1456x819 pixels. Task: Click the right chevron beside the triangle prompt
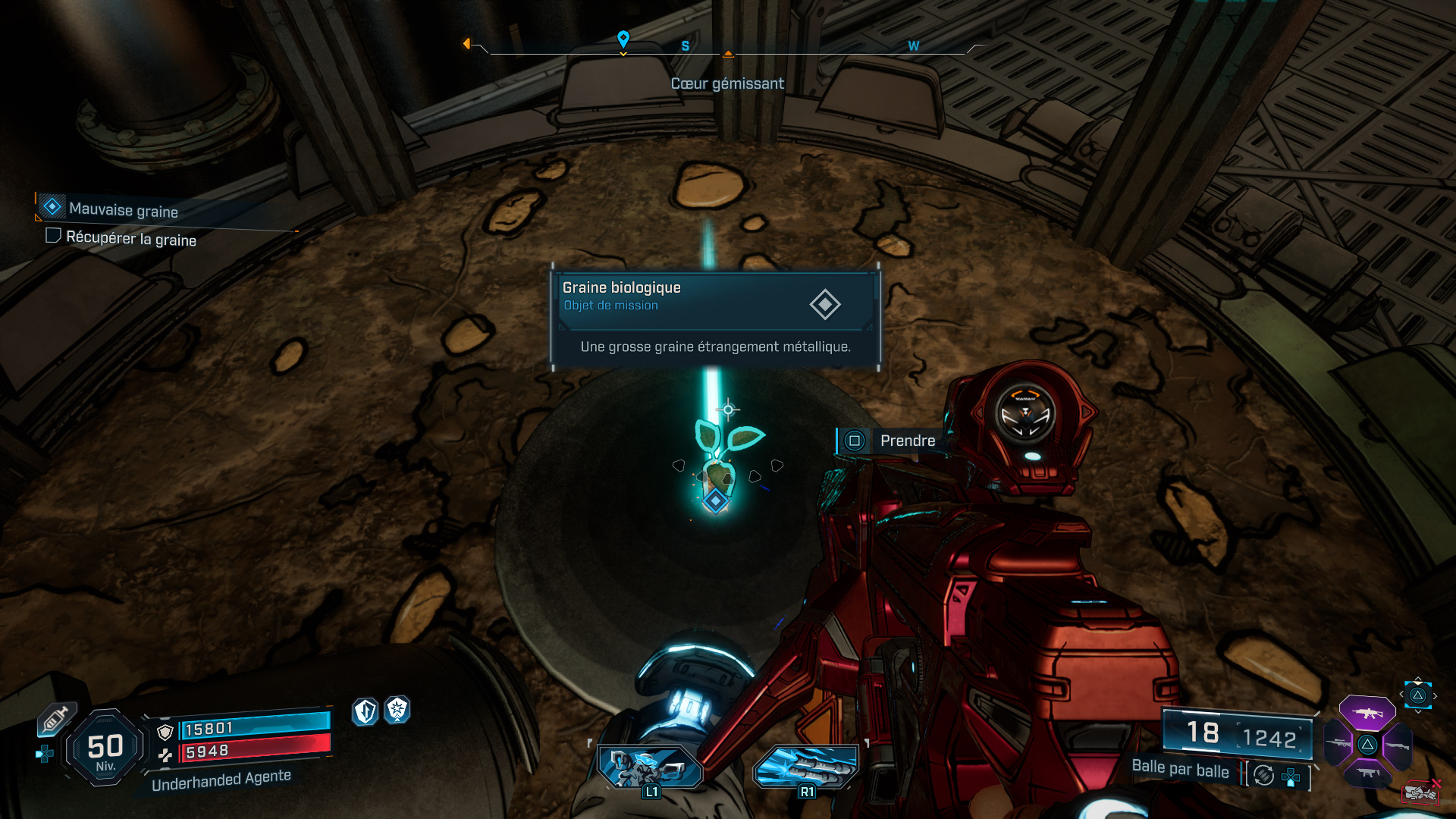tap(1436, 695)
